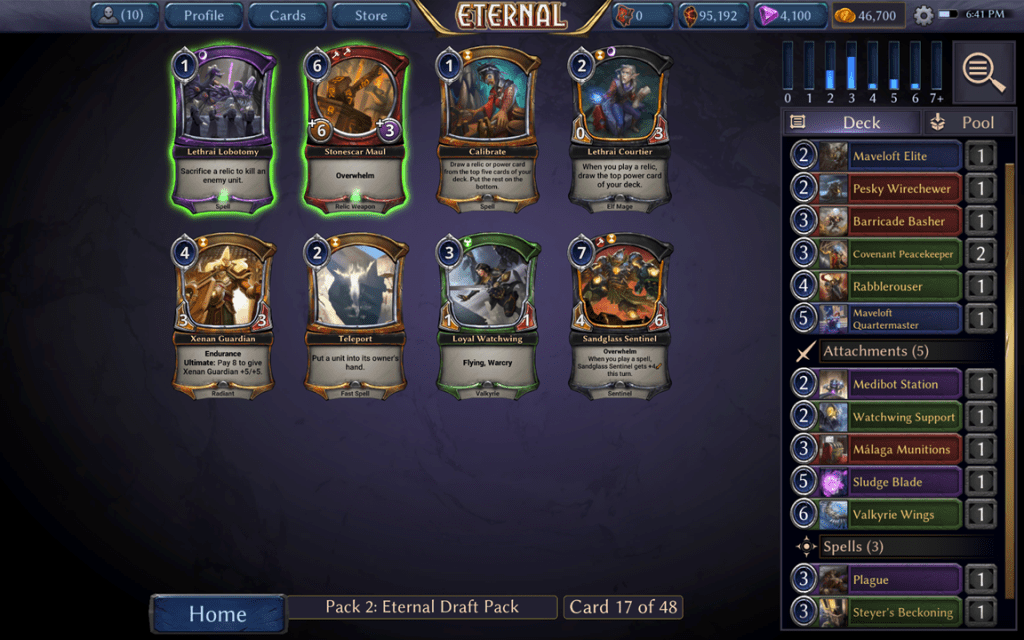Open the Profile menu

(203, 15)
